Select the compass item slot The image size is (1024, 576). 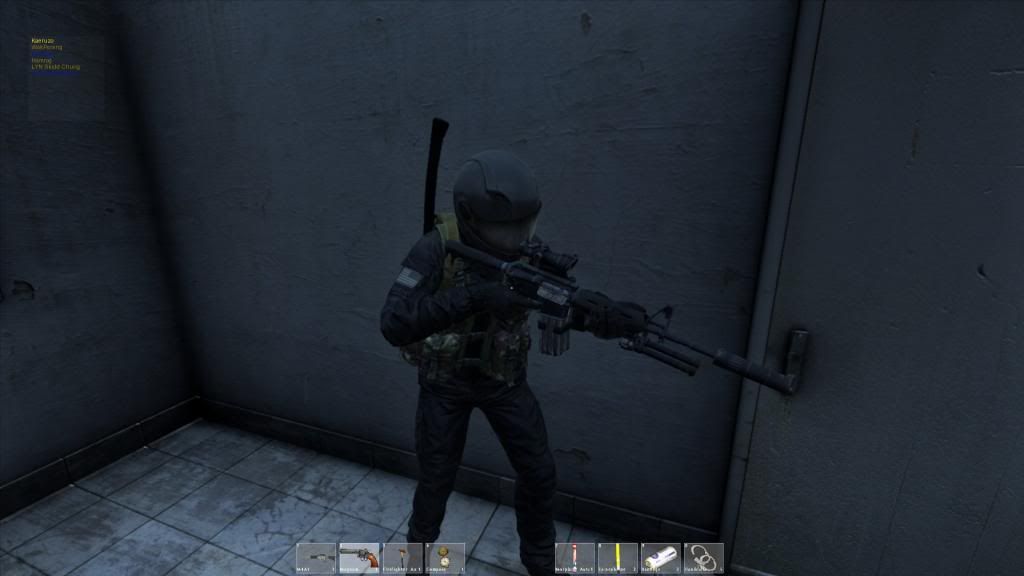(x=445, y=557)
